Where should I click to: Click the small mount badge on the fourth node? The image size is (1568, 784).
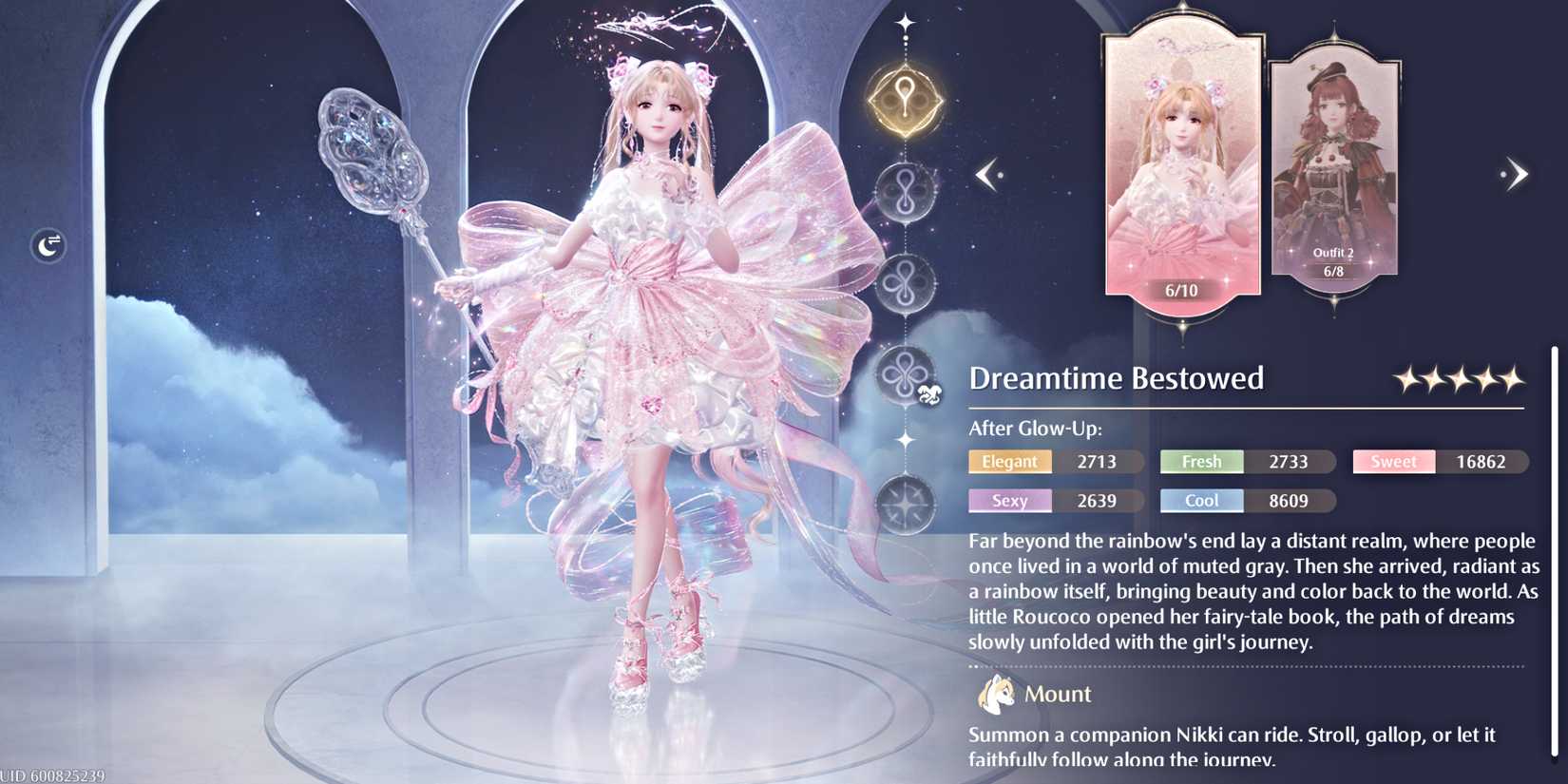coord(931,392)
